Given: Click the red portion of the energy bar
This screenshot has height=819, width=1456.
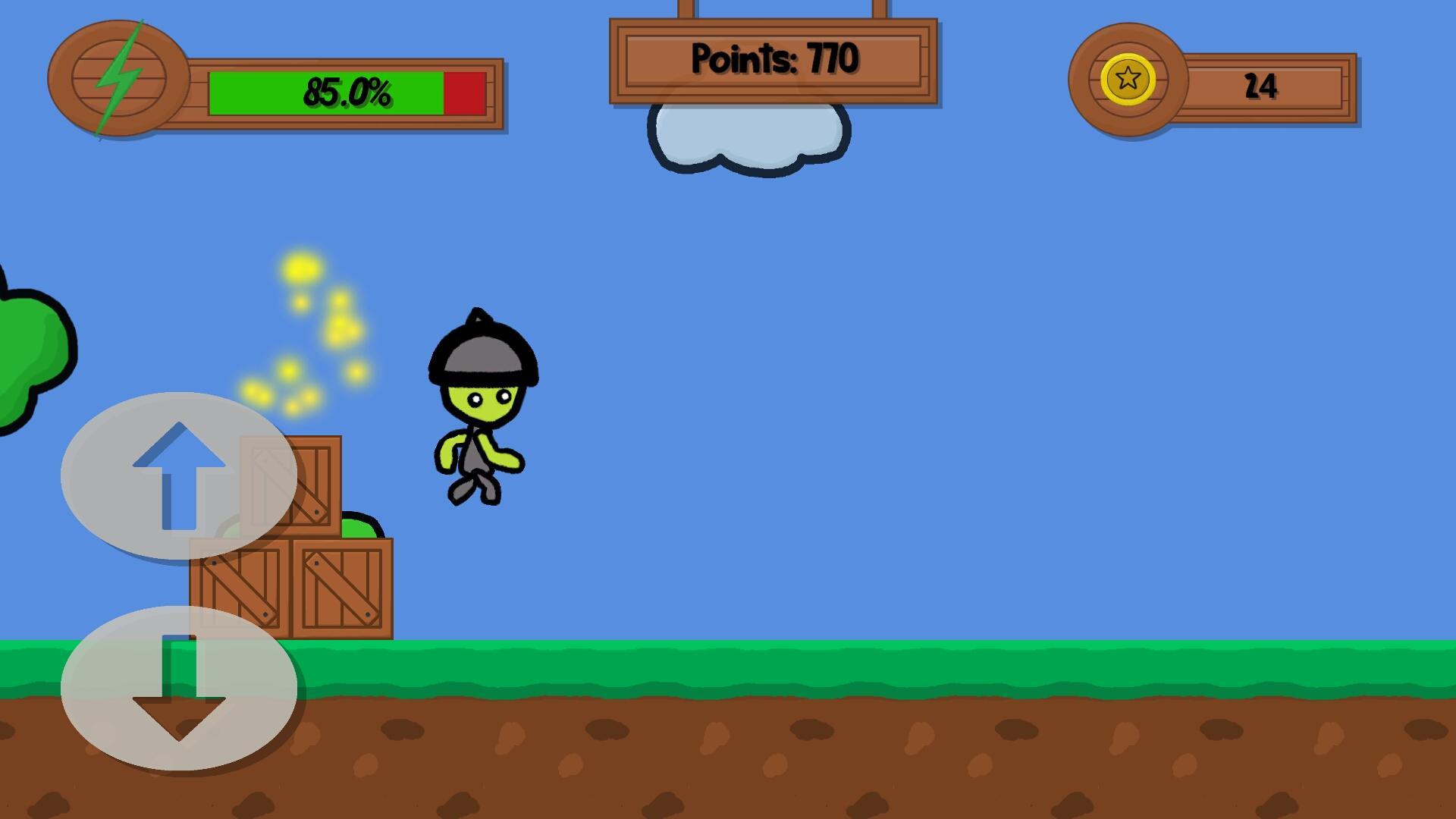Looking at the screenshot, I should click(463, 95).
